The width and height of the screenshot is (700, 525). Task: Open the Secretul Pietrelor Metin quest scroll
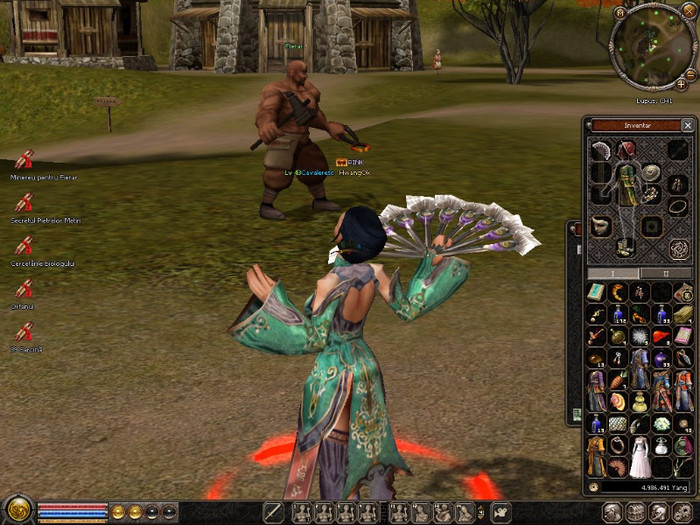(24, 203)
